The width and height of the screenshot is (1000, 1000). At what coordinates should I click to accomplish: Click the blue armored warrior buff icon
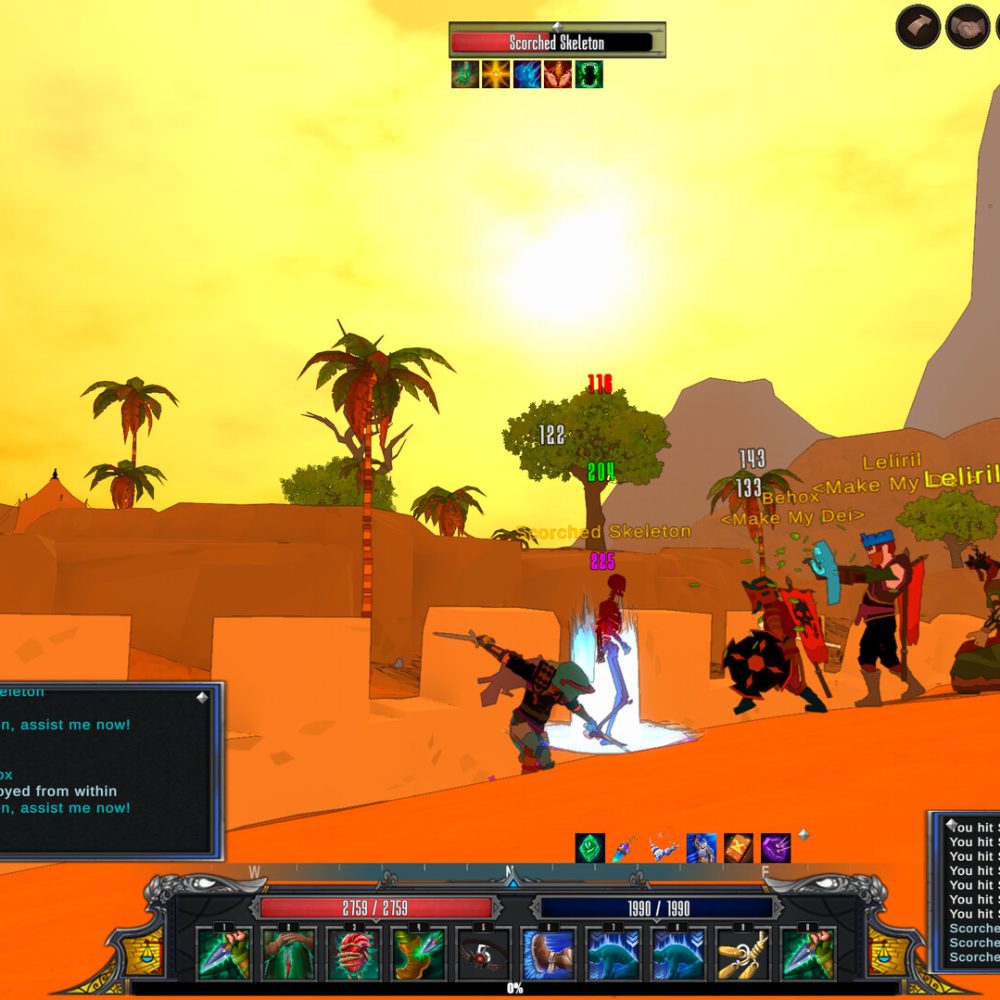tap(701, 848)
